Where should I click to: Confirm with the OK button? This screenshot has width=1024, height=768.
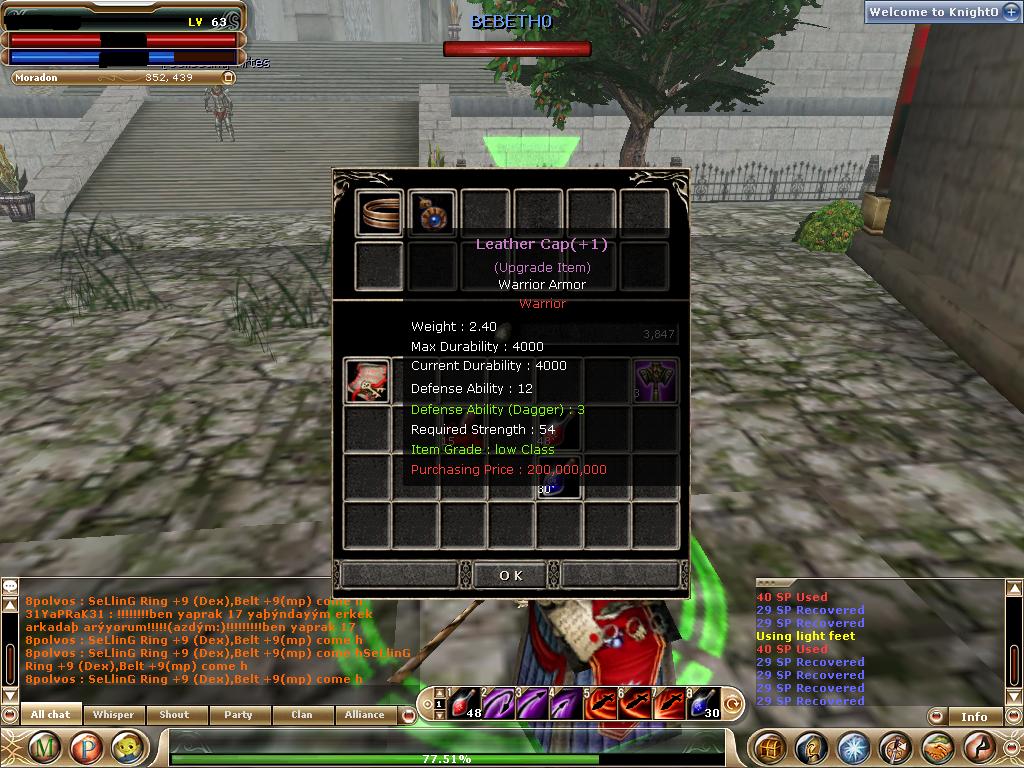click(510, 575)
